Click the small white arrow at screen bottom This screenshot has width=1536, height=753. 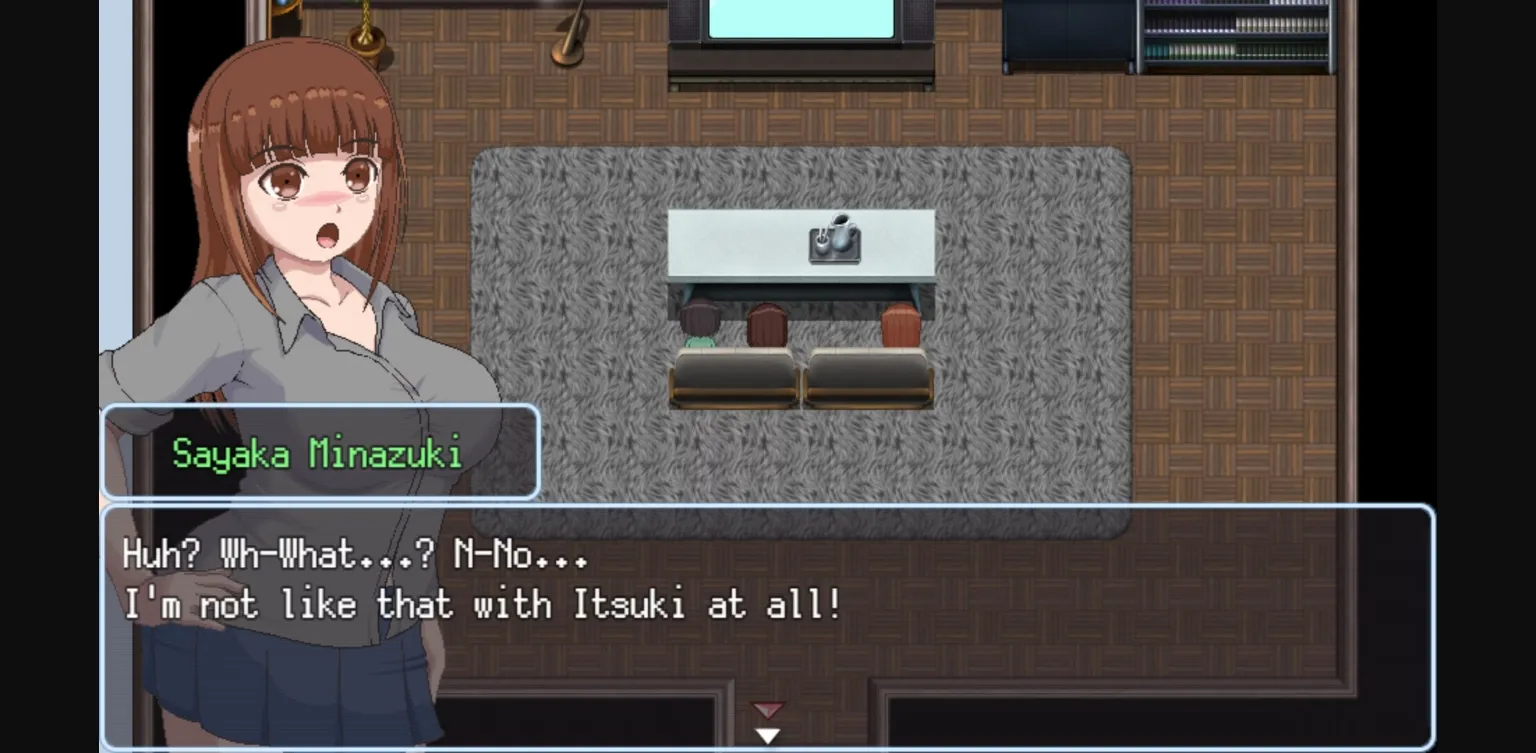(767, 736)
